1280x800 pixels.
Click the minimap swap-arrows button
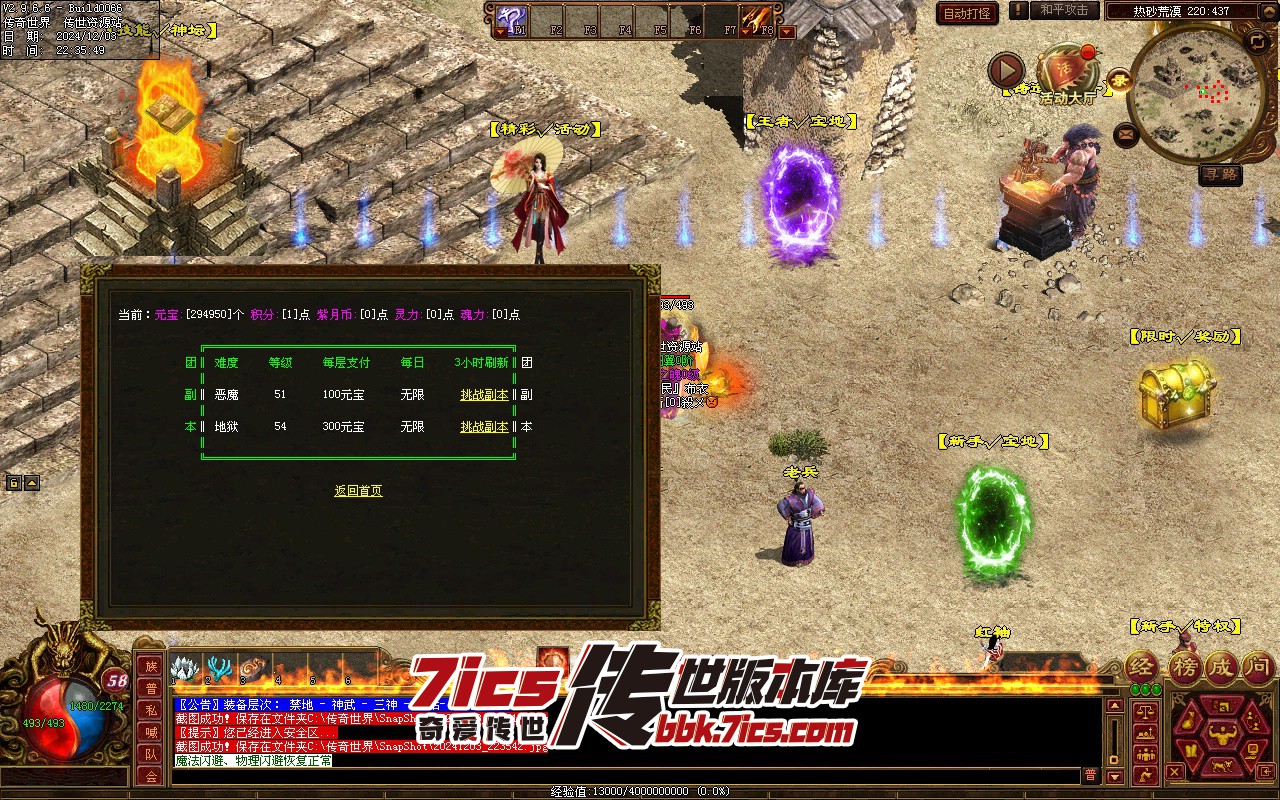tap(1257, 41)
